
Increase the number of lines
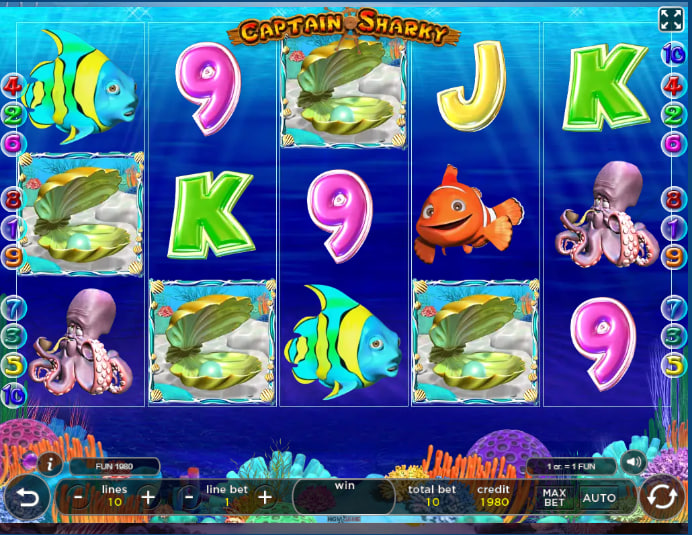coord(148,497)
